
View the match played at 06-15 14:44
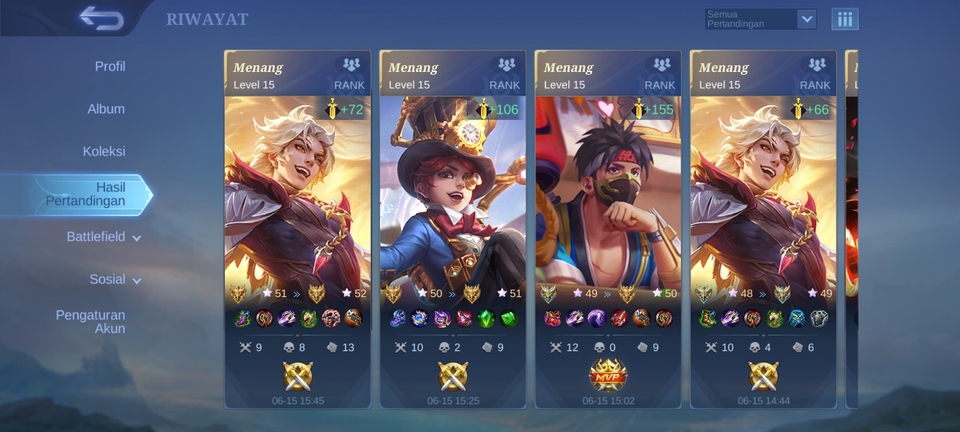763,230
